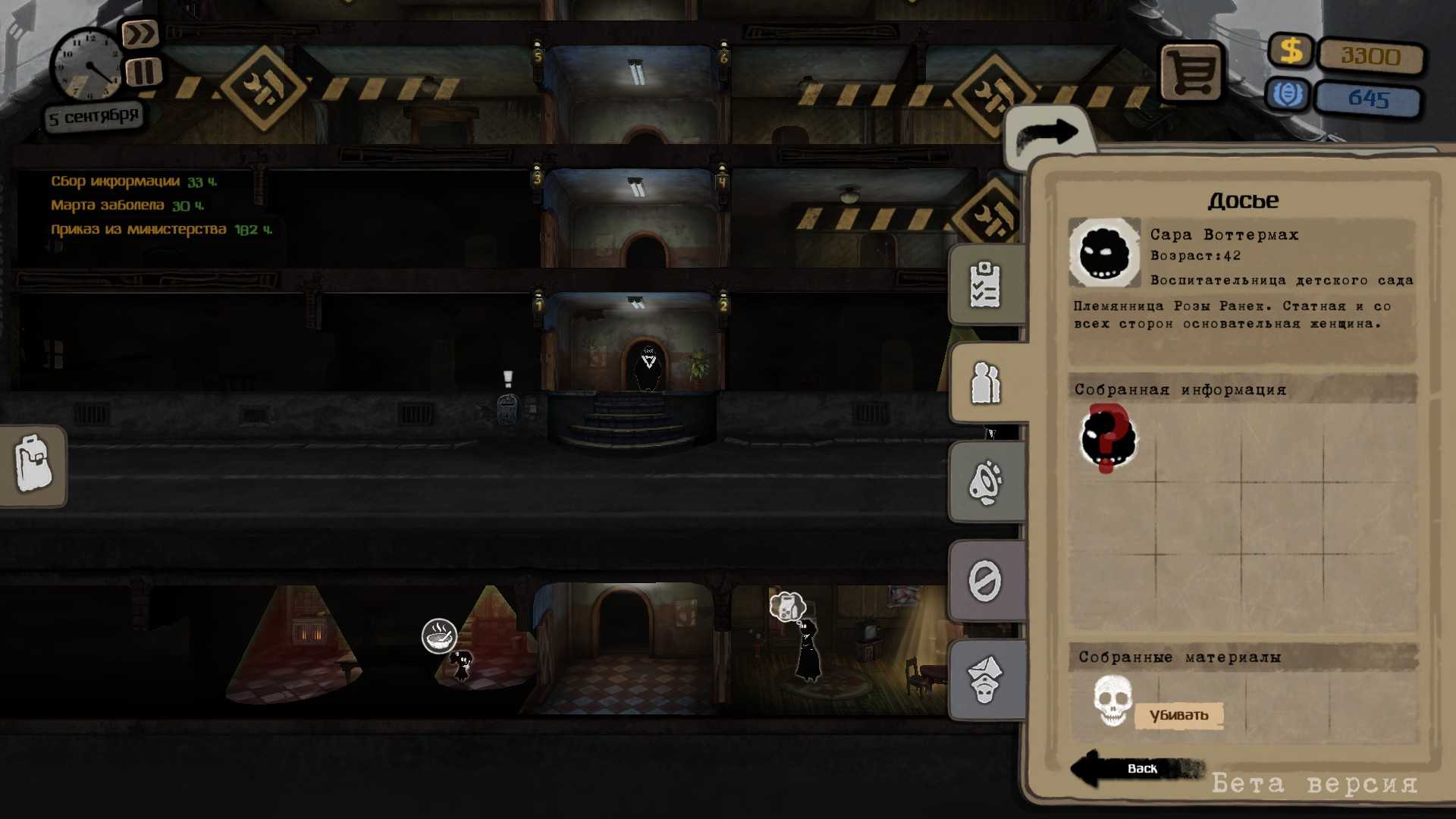Click the curved arrow tab above dossier

(1048, 135)
